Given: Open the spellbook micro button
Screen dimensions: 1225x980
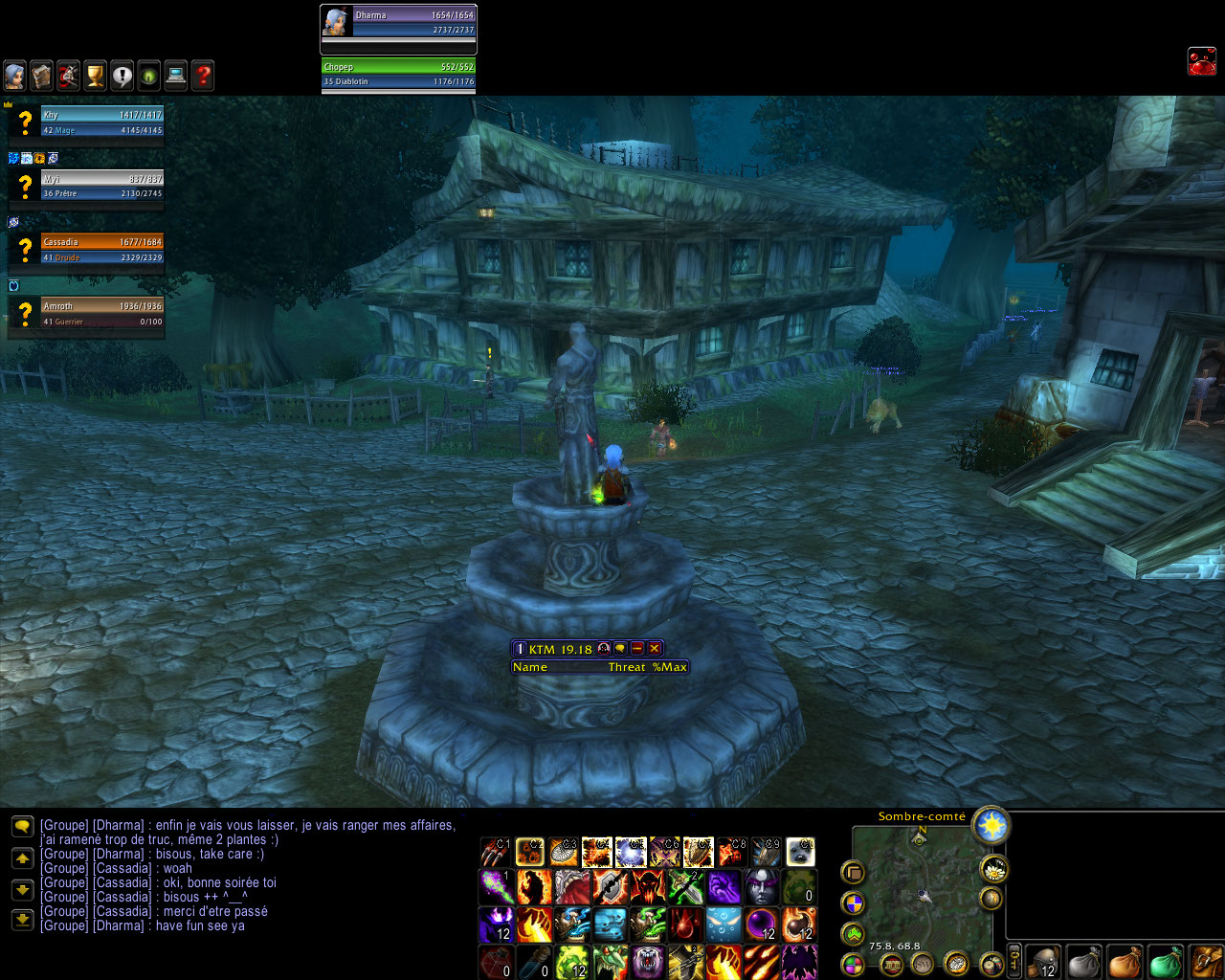Looking at the screenshot, I should click(41, 76).
